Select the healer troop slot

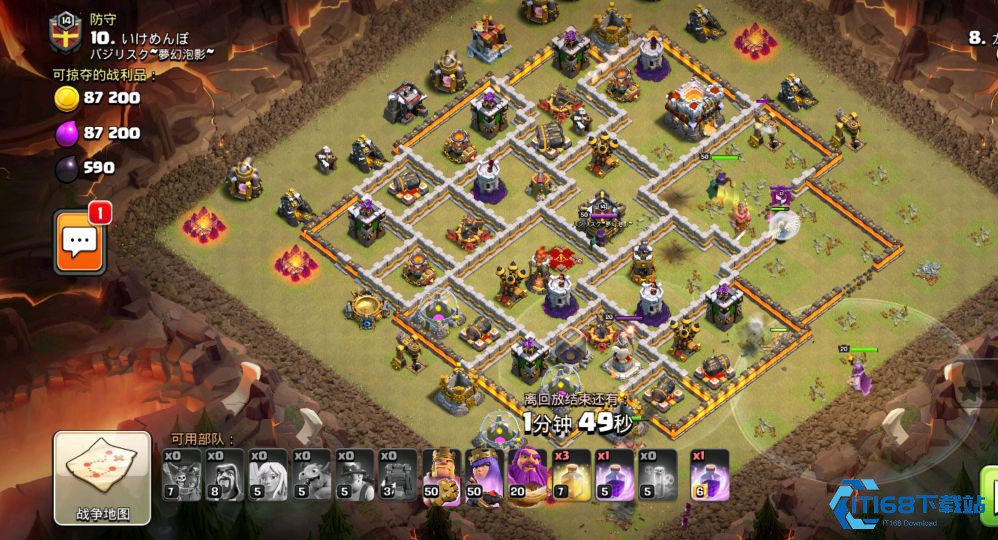click(x=268, y=474)
